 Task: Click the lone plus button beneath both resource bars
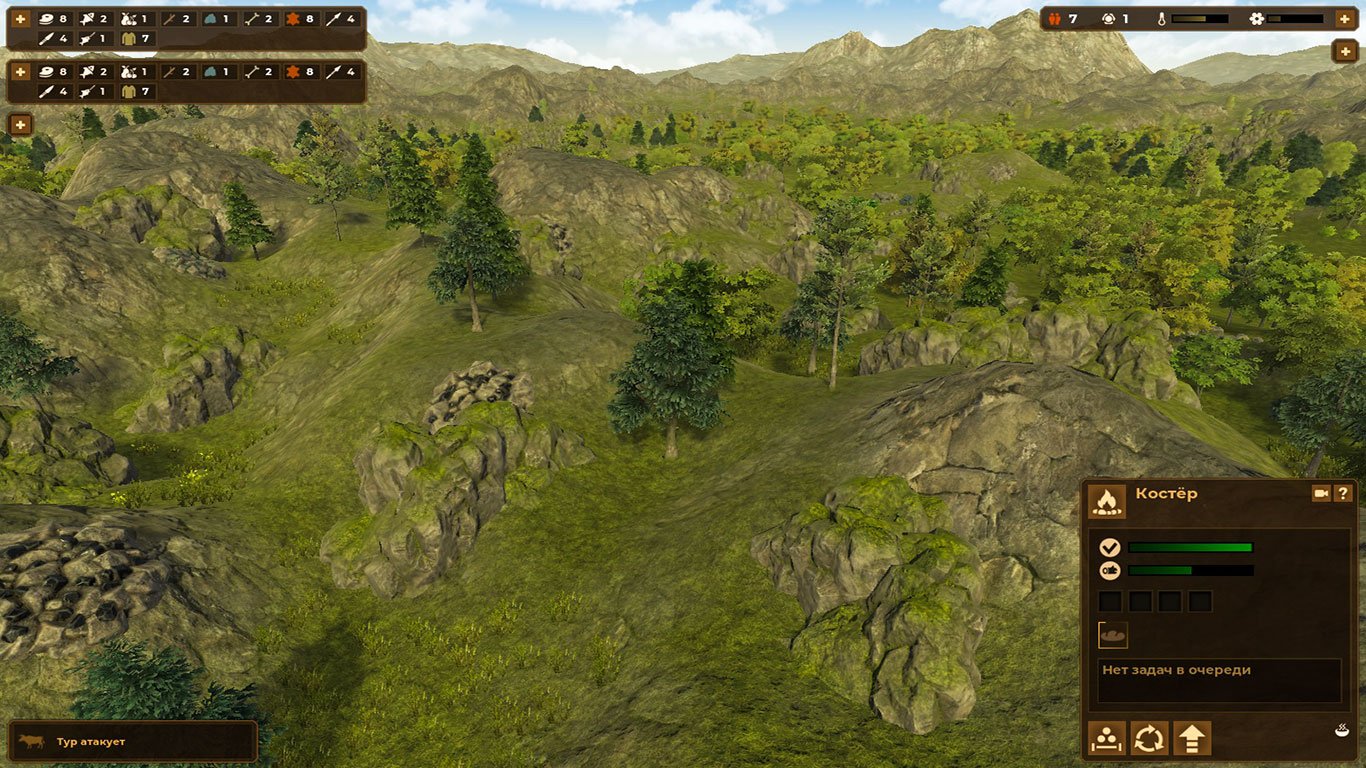coord(20,124)
